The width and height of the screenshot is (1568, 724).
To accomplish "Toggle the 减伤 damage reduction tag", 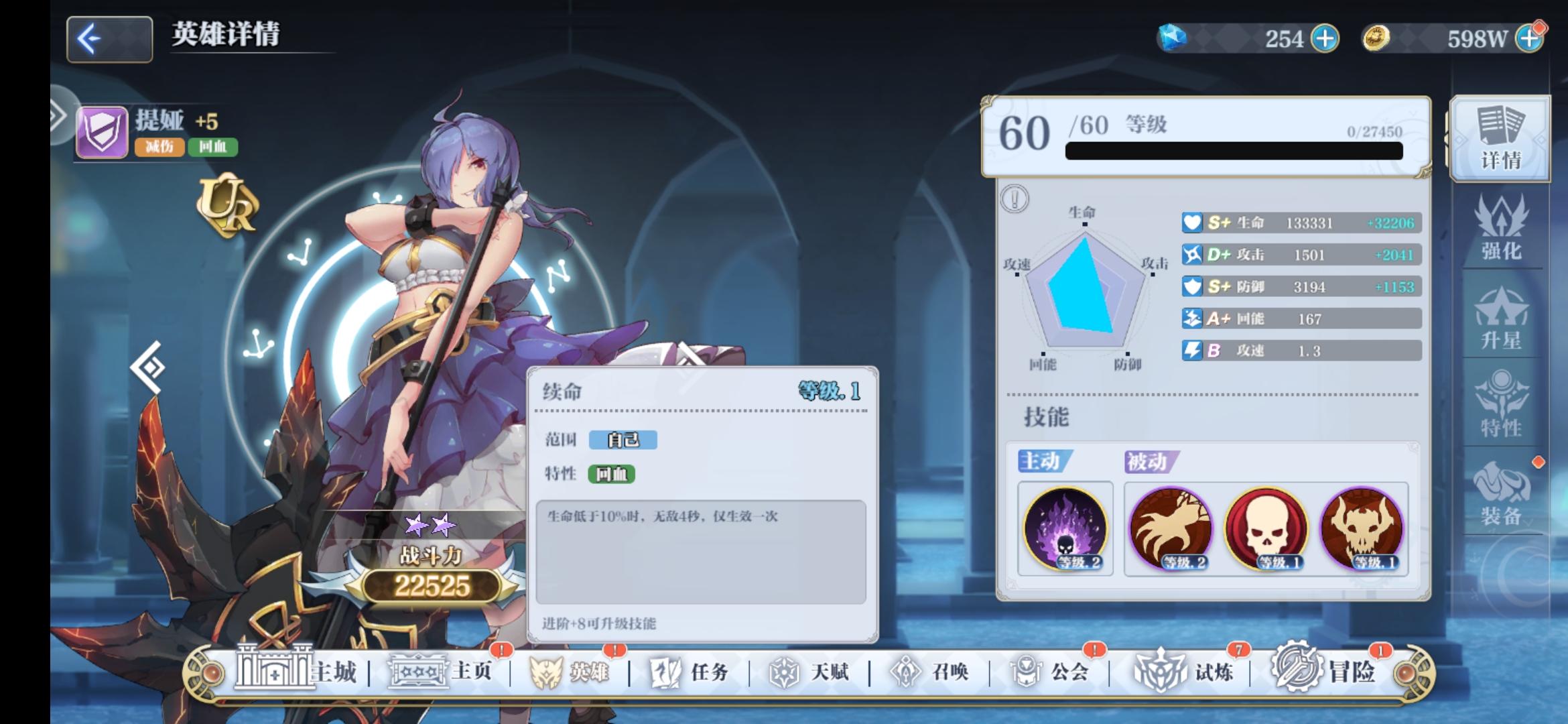I will (161, 147).
